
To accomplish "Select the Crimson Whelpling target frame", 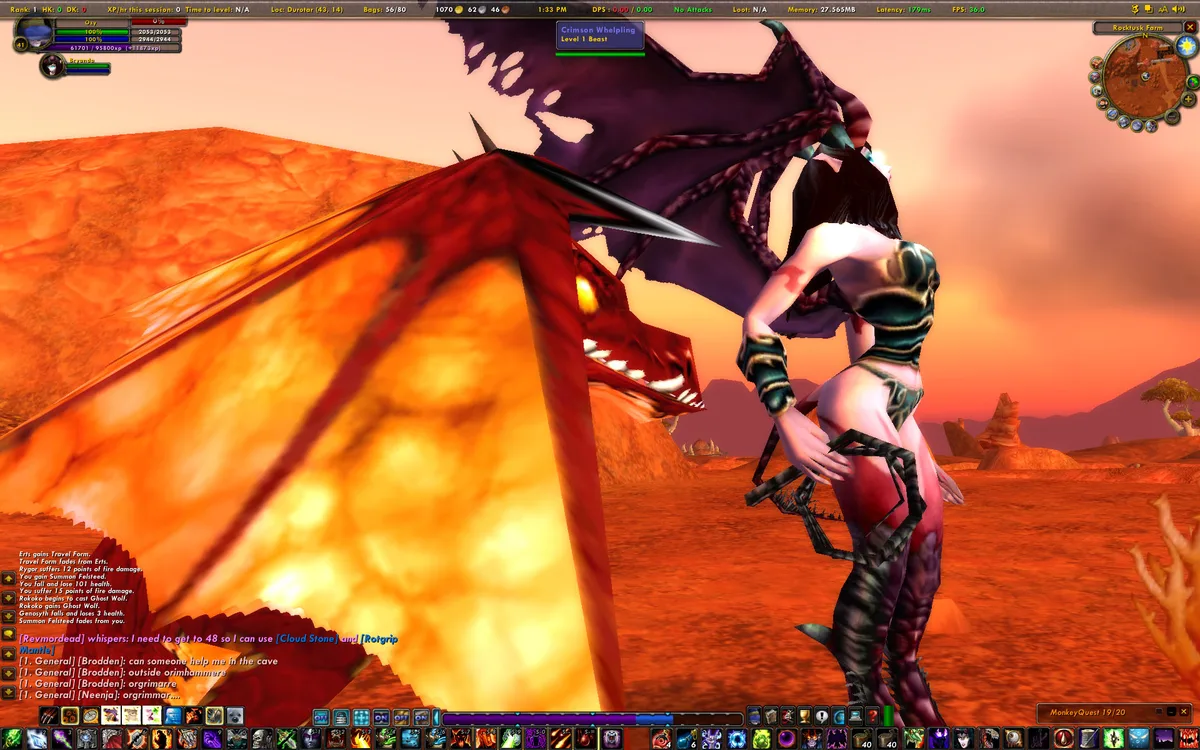I will 600,36.
